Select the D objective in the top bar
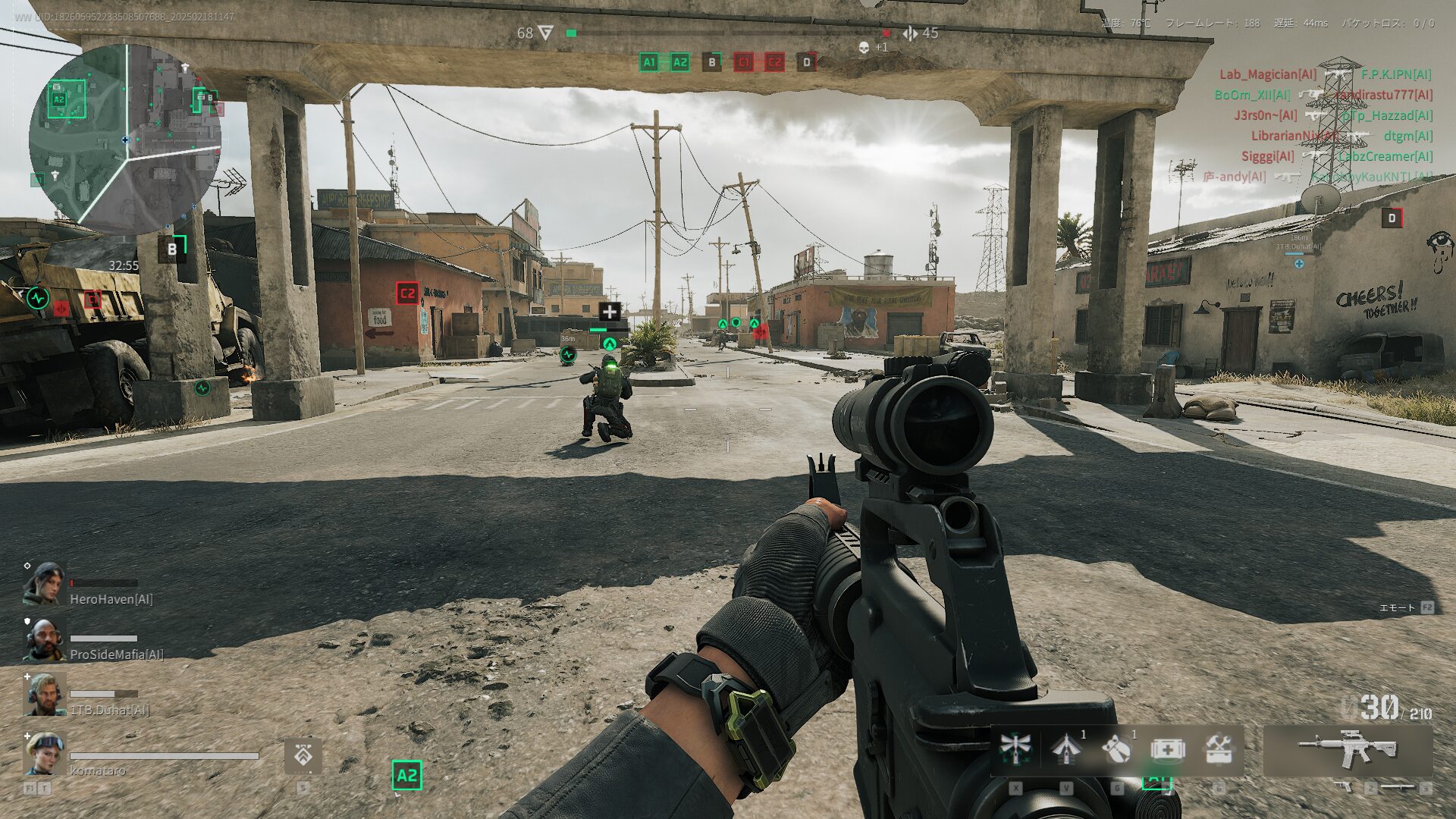 (x=806, y=62)
